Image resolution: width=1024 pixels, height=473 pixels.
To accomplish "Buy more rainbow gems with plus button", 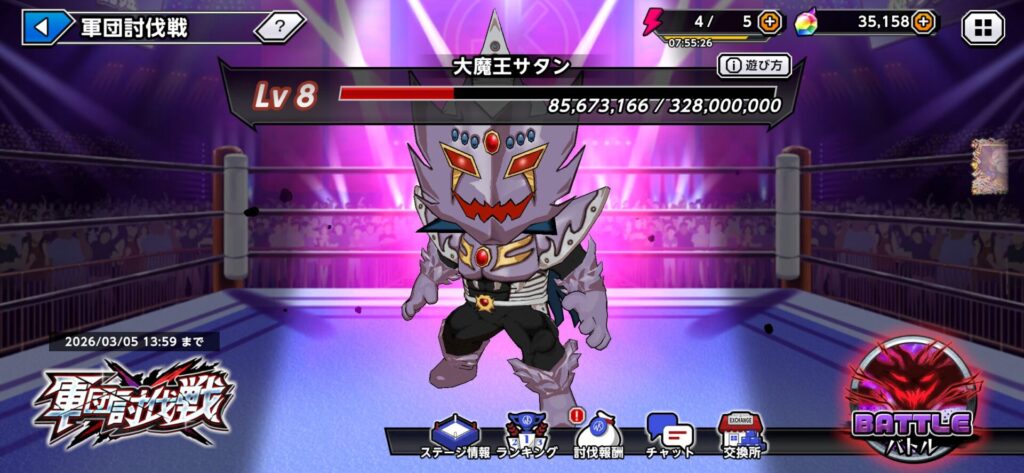I will click(922, 21).
